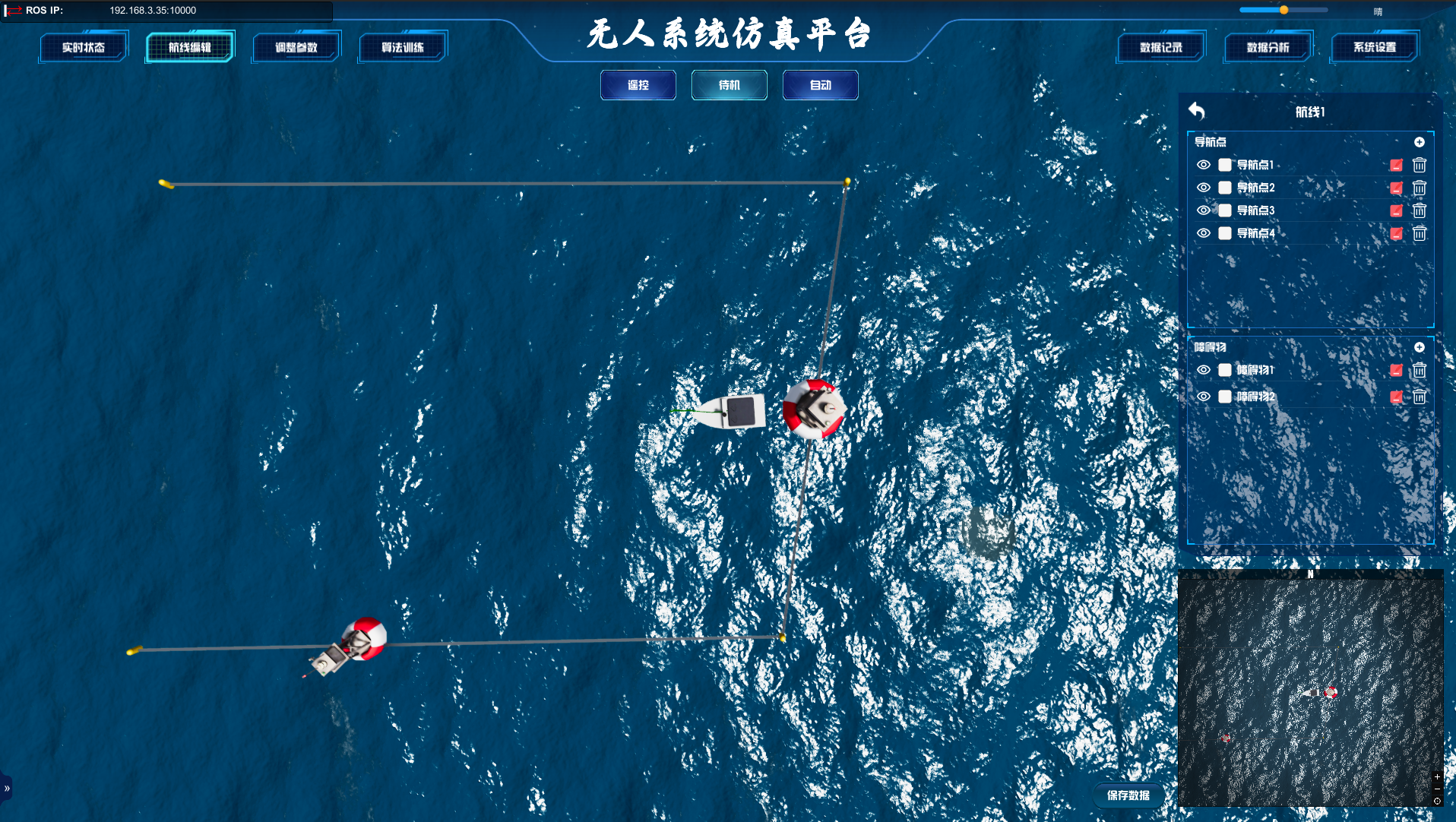Switch to the 实时状态 tab
Screen dimensions: 1456x822
point(84,46)
